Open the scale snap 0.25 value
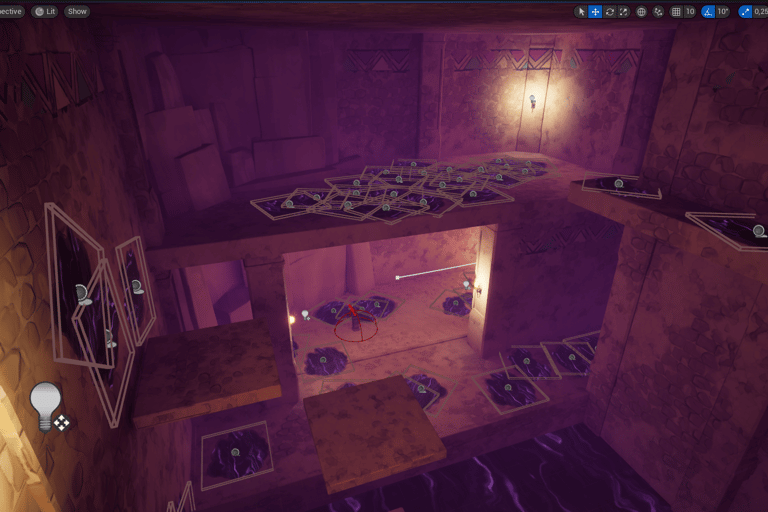This screenshot has width=768, height=512. [760, 11]
